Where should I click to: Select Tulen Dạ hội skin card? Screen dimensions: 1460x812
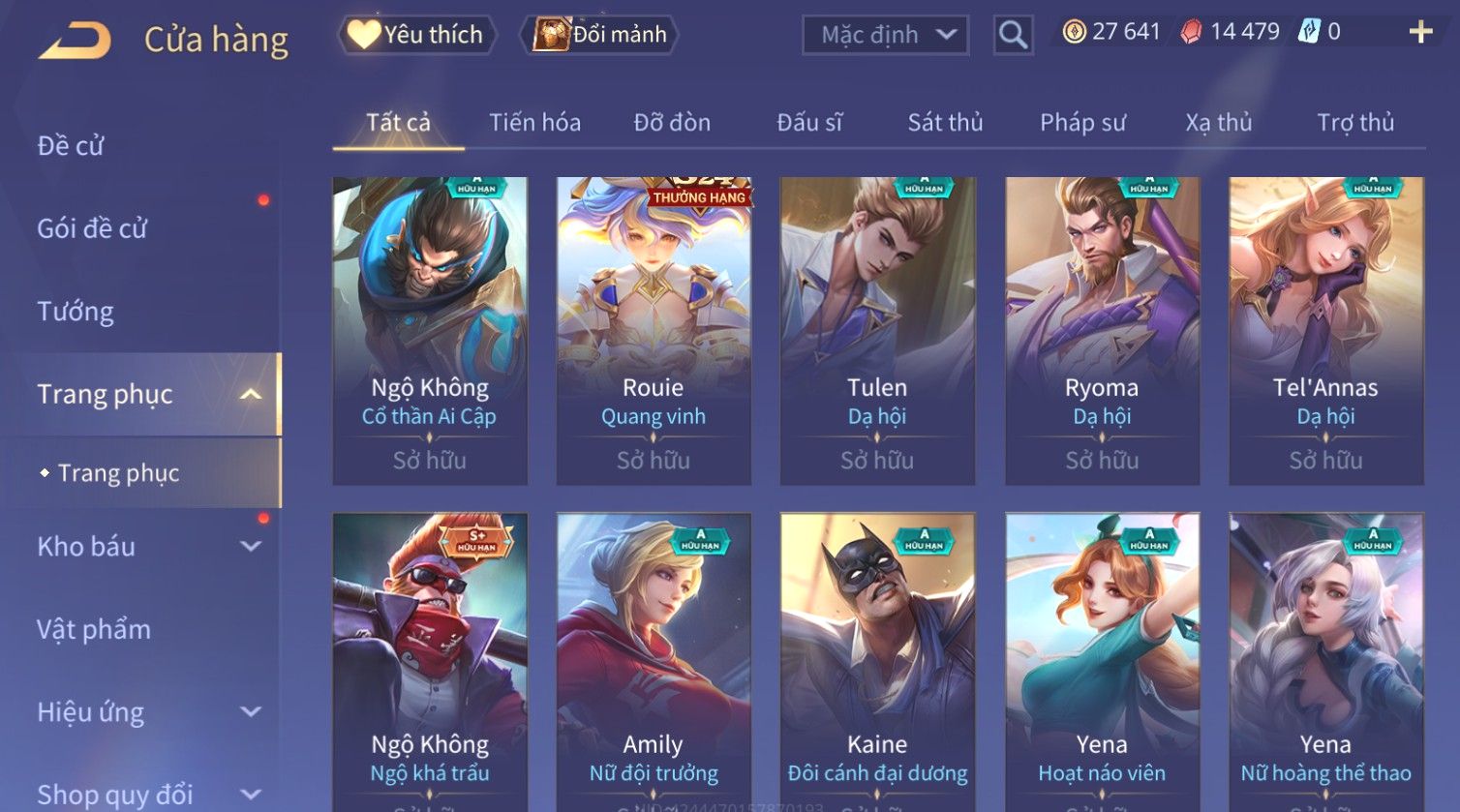pos(877,329)
